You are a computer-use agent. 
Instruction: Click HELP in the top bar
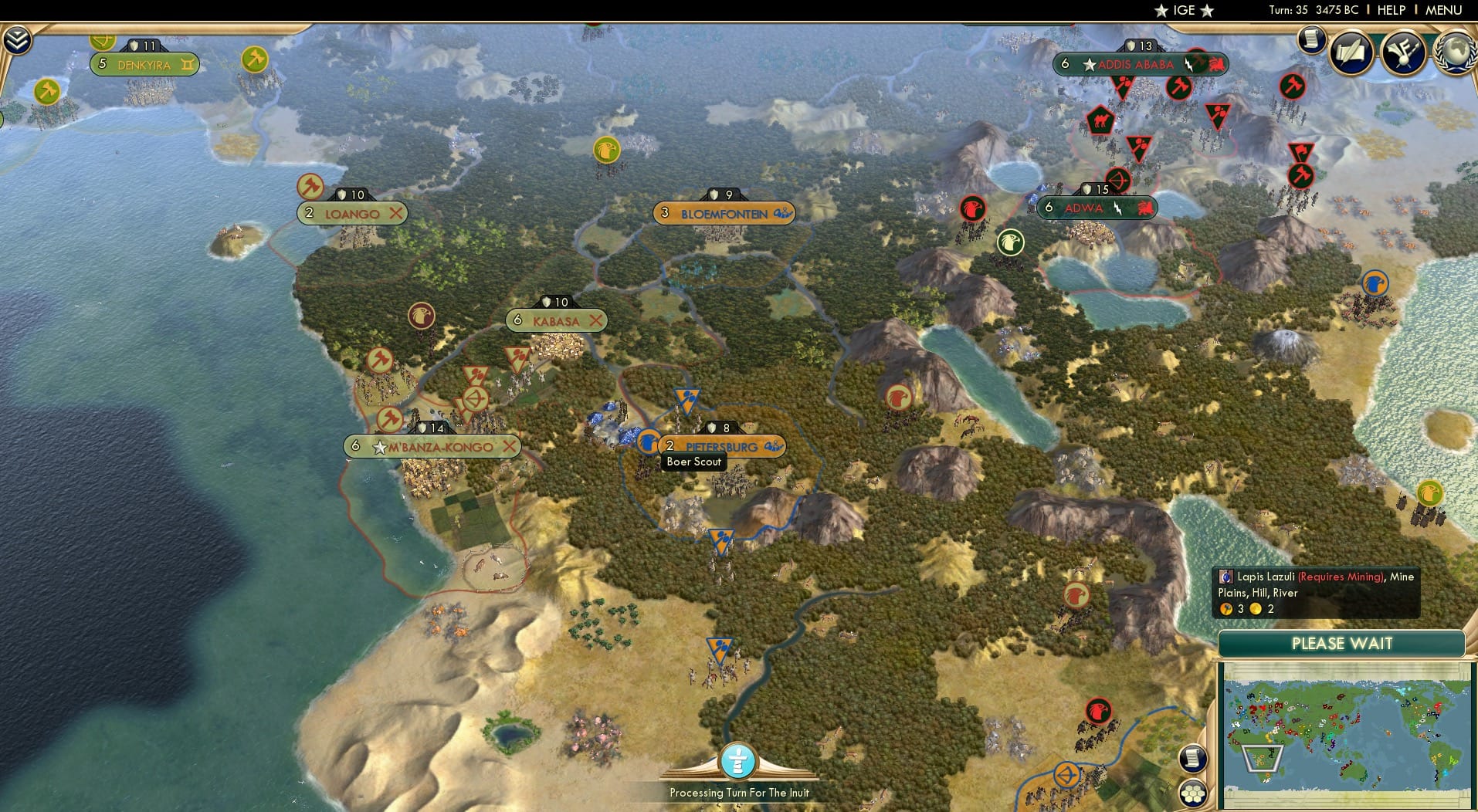1390,11
